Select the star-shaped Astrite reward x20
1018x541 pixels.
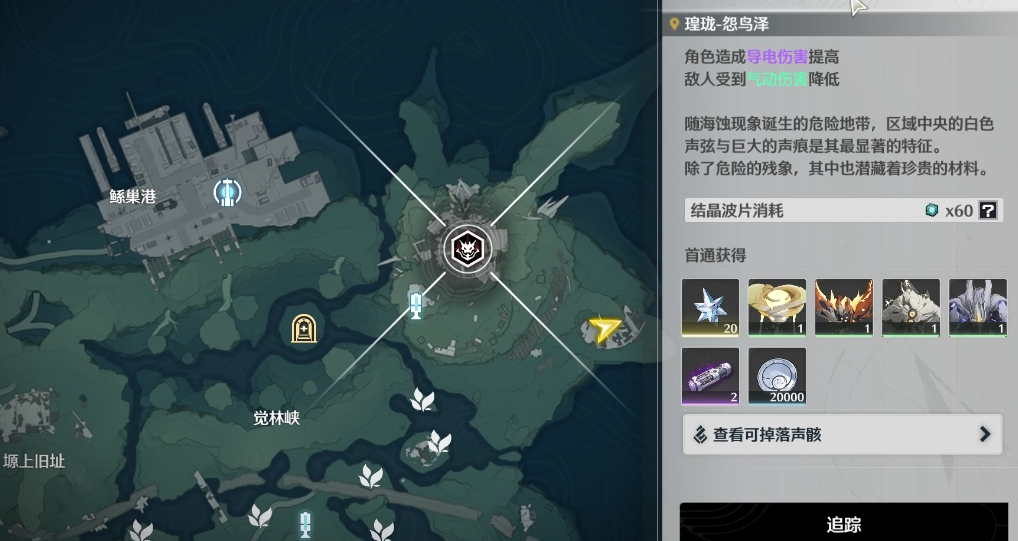click(x=710, y=307)
